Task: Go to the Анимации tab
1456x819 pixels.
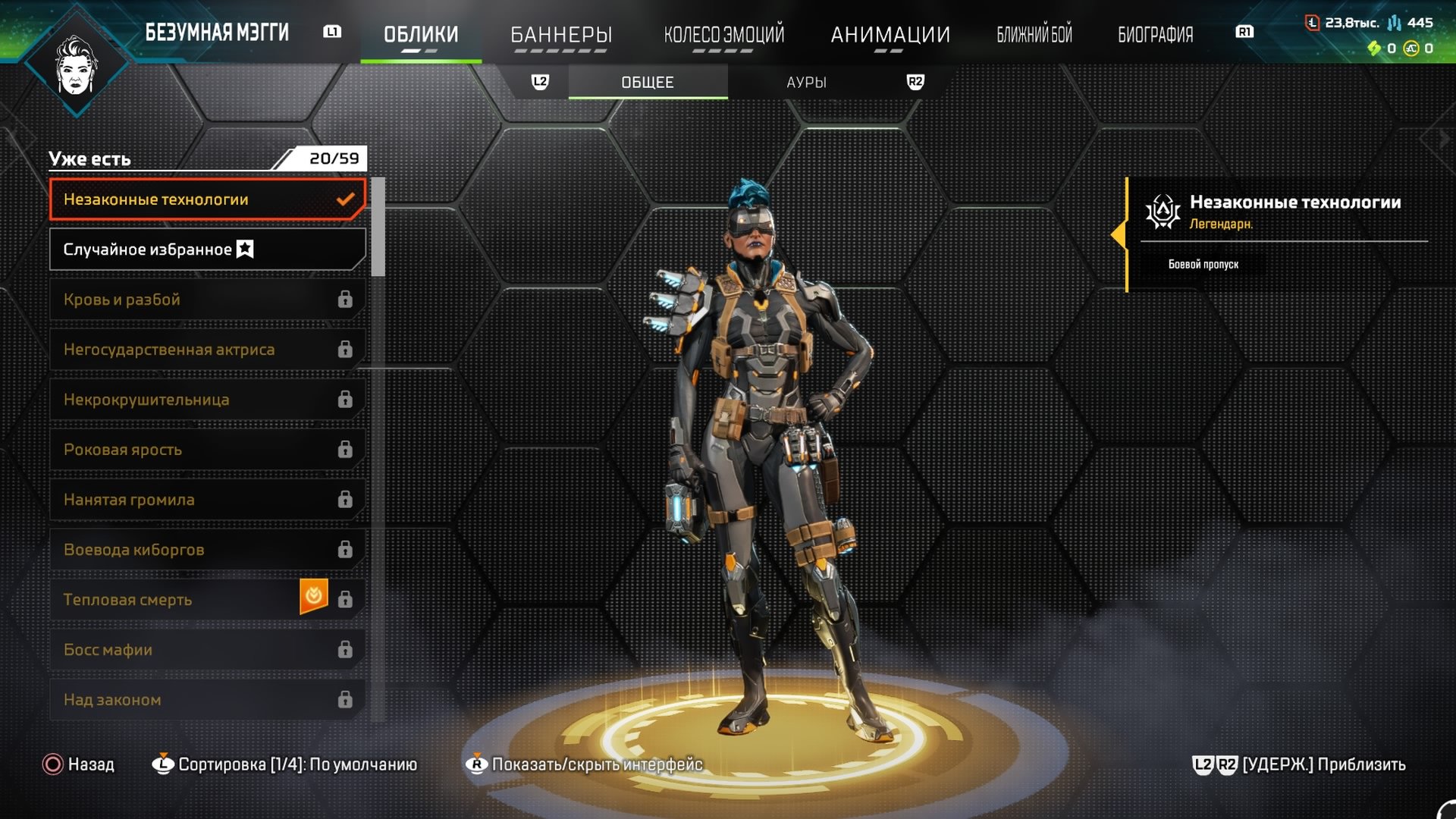Action: pyautogui.click(x=890, y=34)
